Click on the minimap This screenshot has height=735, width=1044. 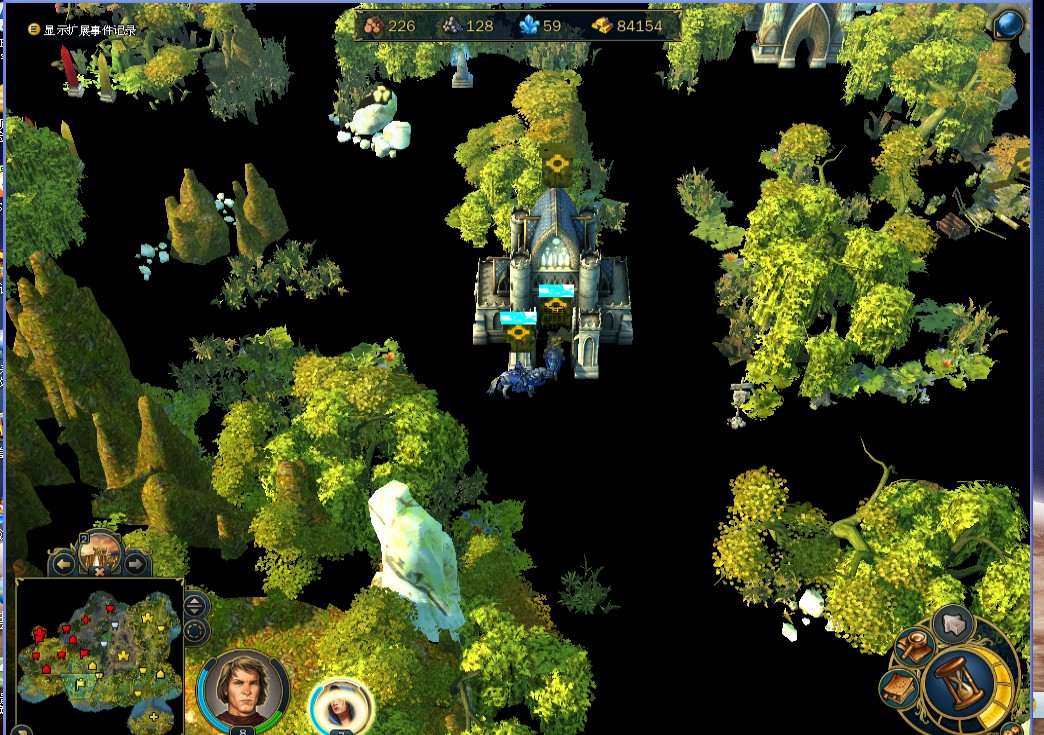pyautogui.click(x=98, y=654)
